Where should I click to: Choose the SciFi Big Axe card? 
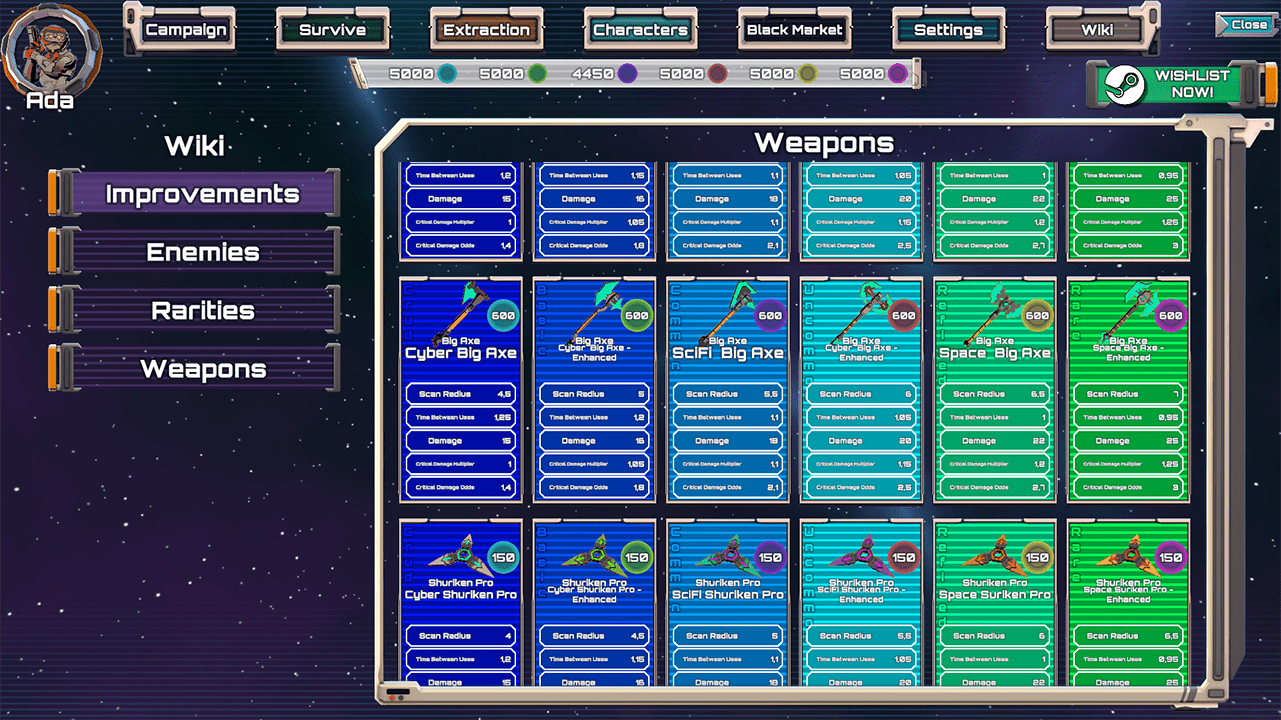pyautogui.click(x=728, y=390)
